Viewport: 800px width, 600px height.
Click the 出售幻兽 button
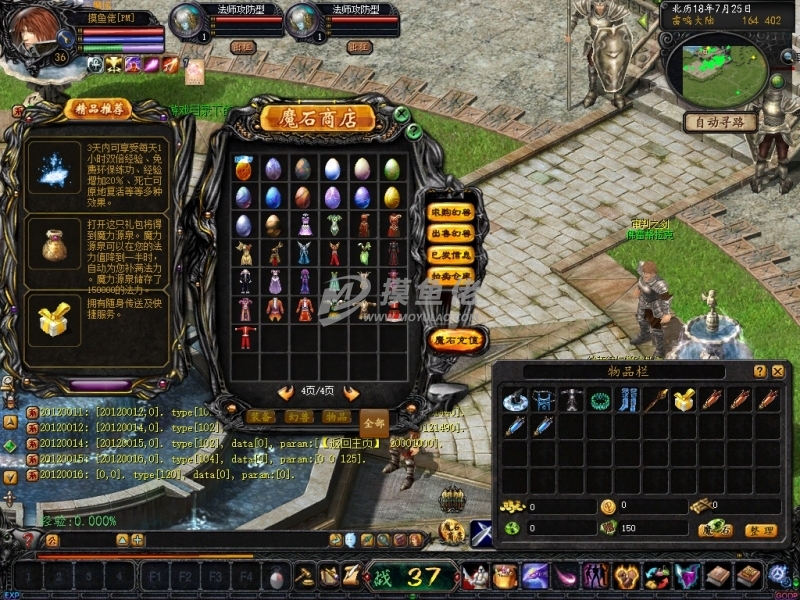(450, 233)
